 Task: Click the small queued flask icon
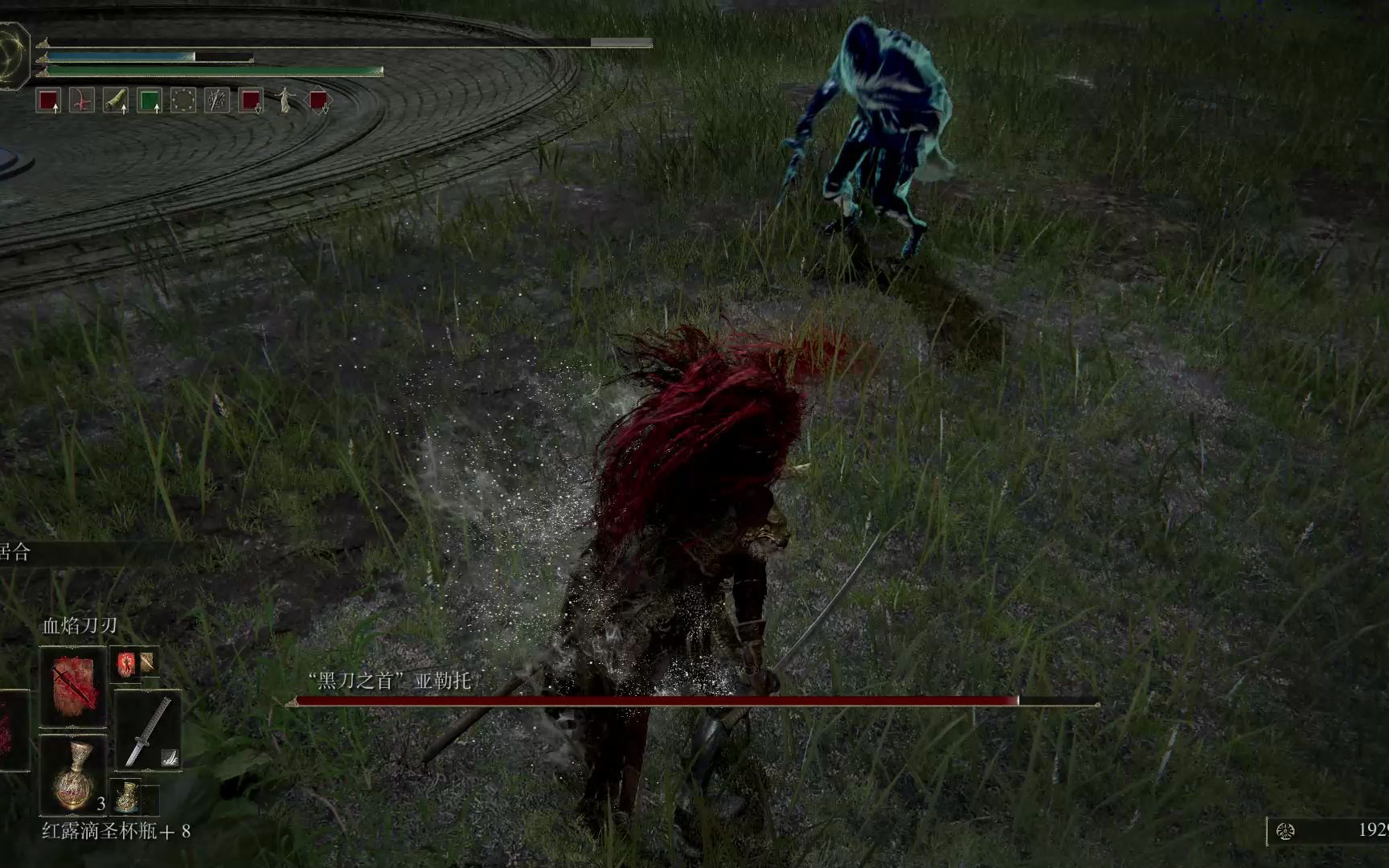125,796
